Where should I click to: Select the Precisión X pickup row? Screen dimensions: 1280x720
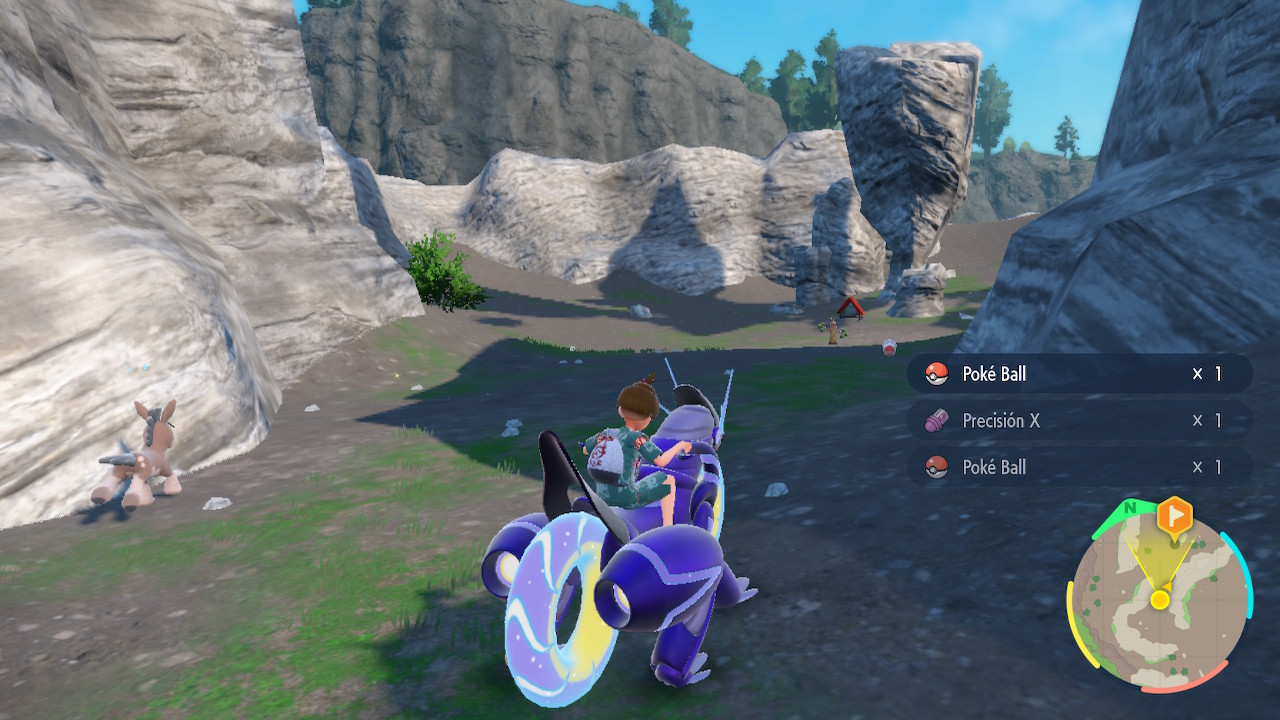coord(1078,421)
